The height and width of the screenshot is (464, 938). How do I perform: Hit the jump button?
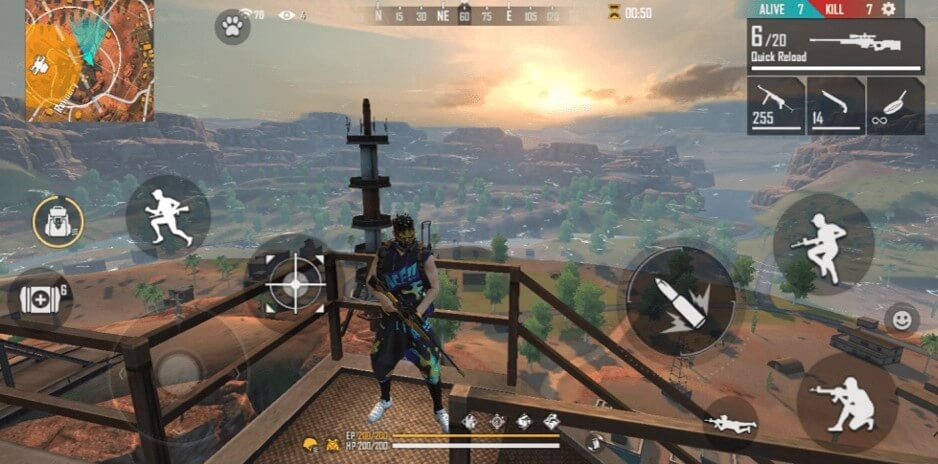point(823,243)
